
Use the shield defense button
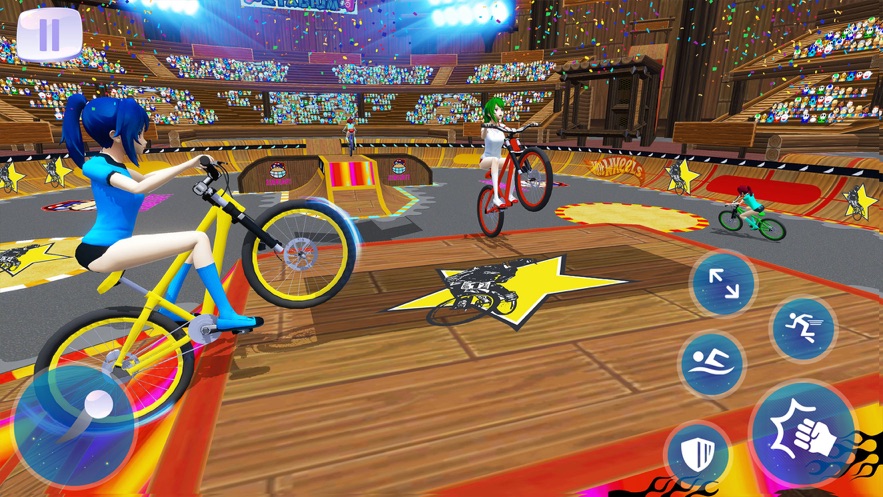696,455
